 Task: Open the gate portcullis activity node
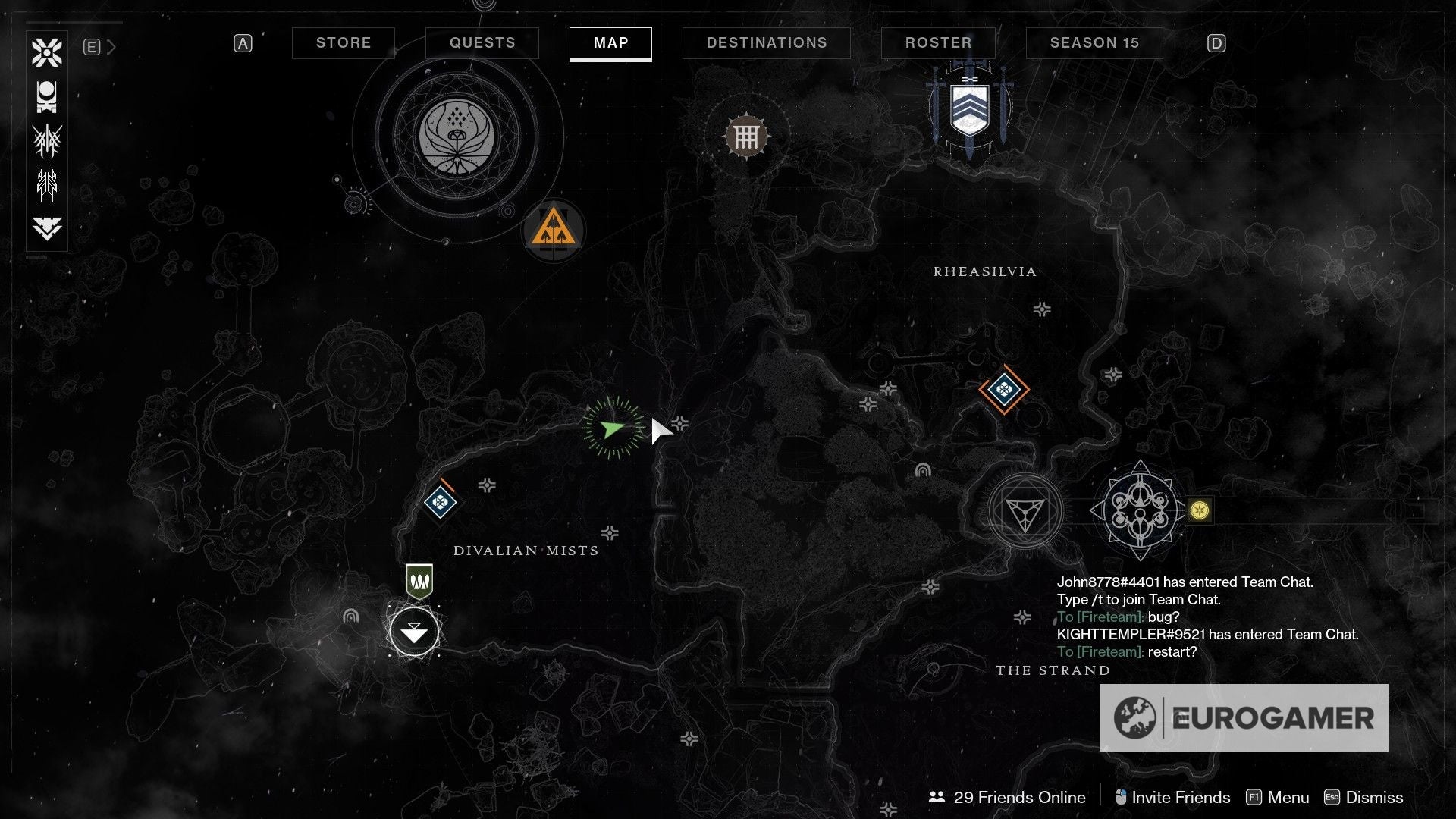(x=746, y=137)
